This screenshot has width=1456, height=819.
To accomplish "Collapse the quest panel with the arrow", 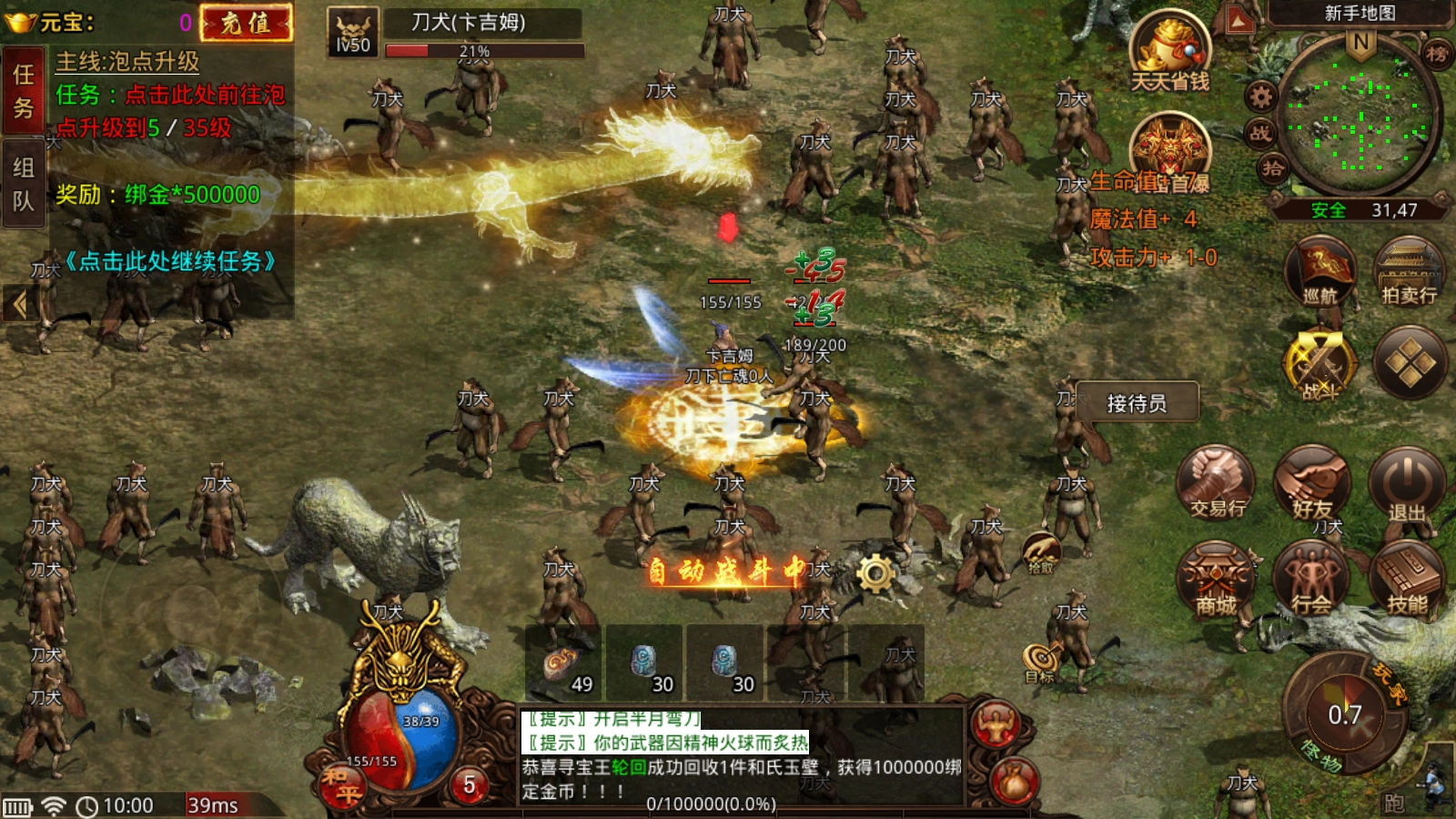I will (x=19, y=304).
